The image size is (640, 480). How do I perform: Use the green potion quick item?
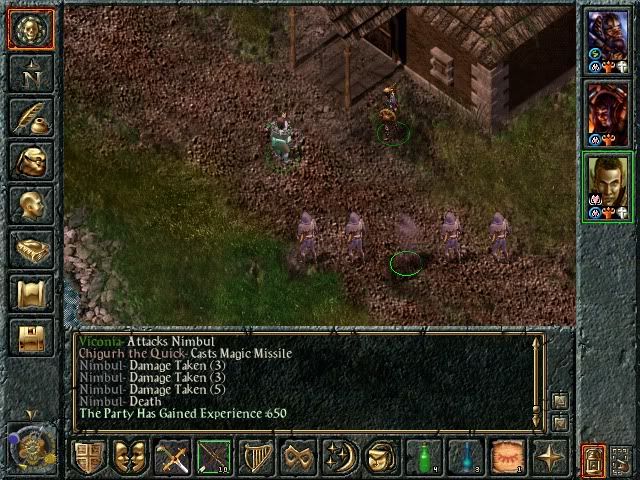pyautogui.click(x=423, y=457)
